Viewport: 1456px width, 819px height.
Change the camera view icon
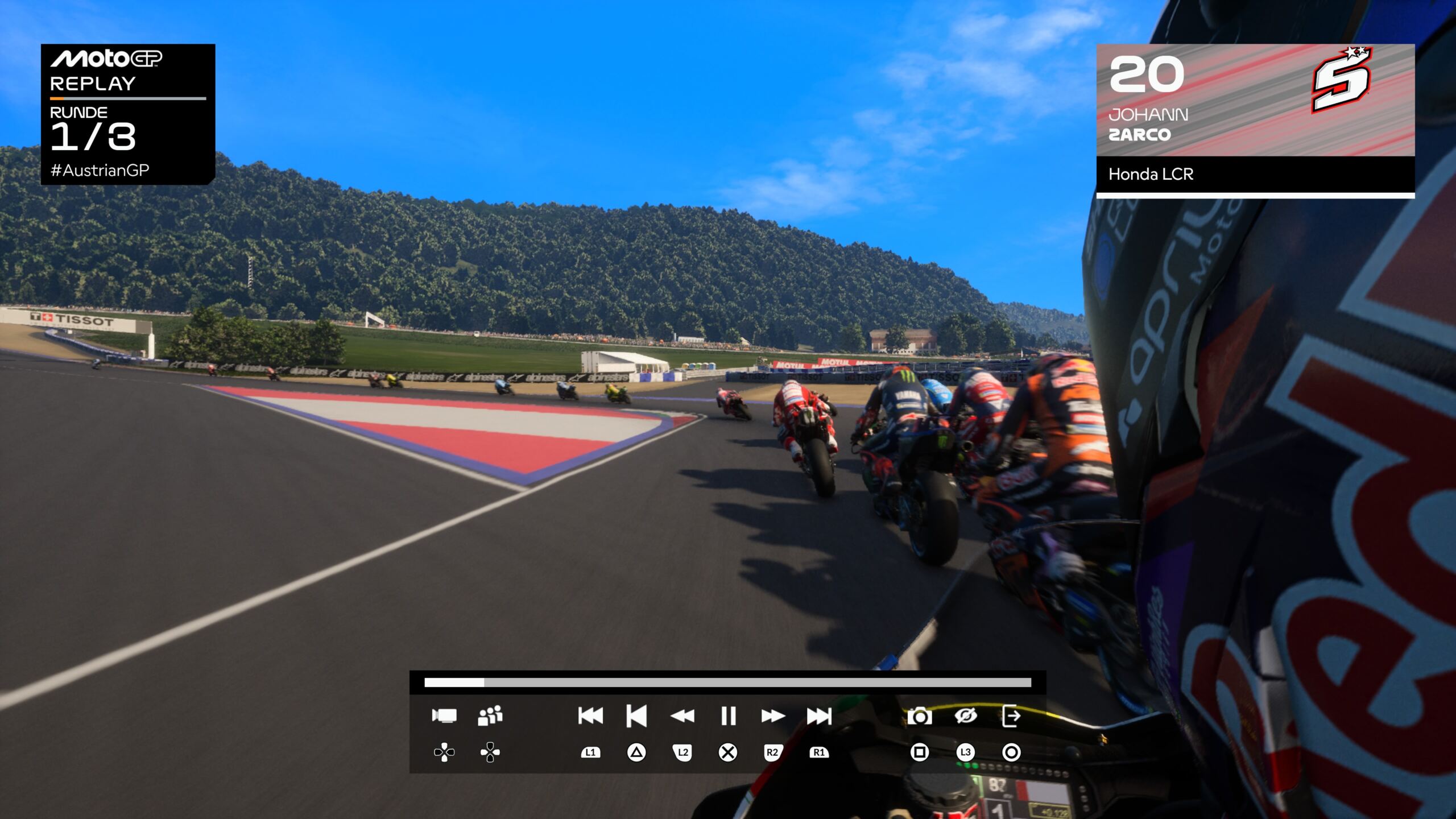(444, 715)
